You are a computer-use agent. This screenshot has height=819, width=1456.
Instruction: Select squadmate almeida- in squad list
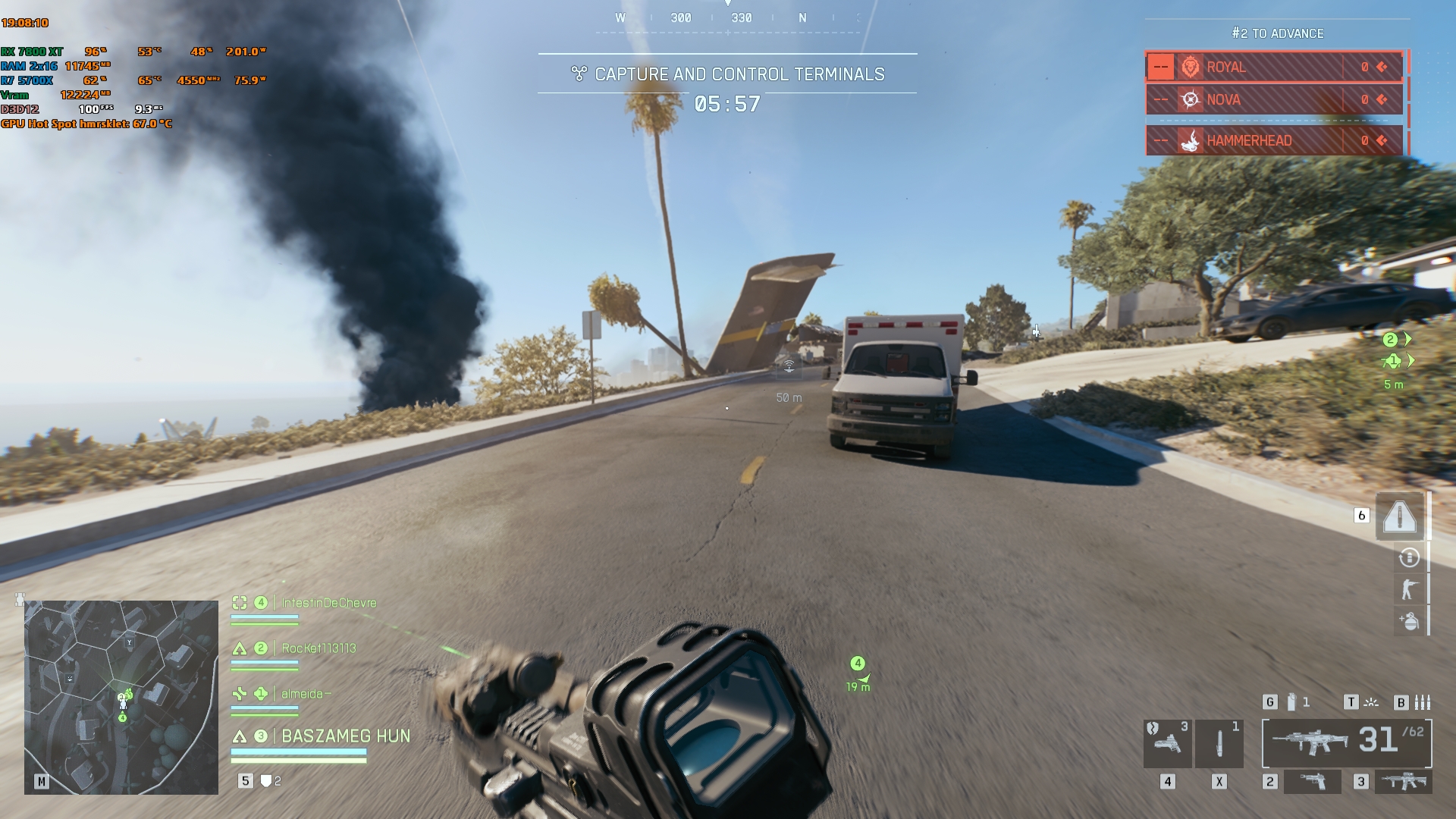coord(306,694)
